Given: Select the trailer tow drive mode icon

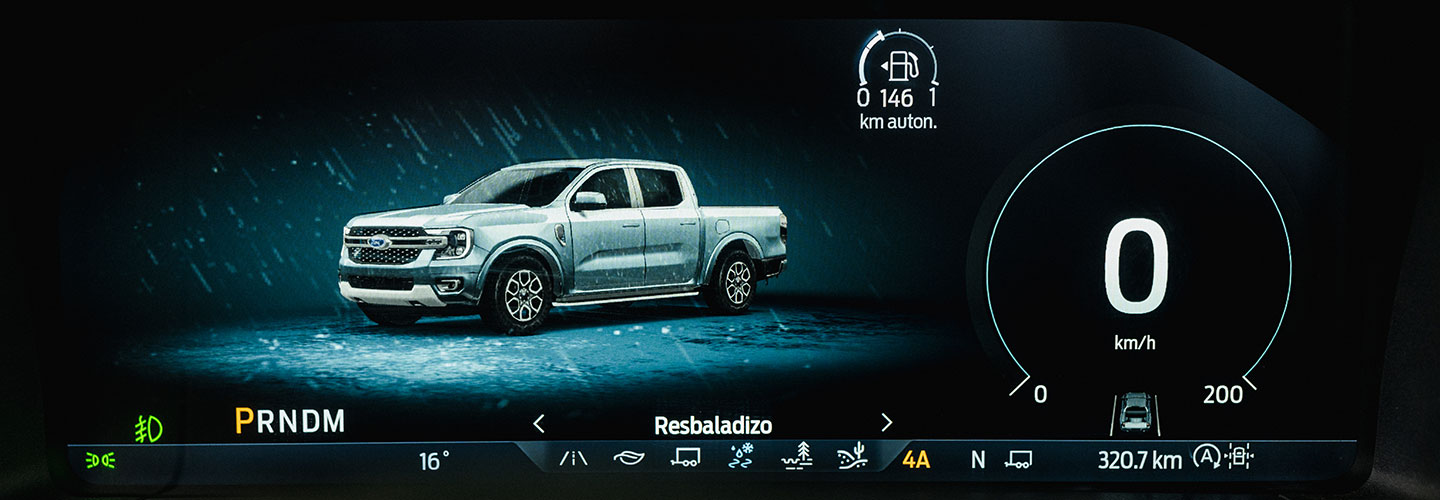Looking at the screenshot, I should (685, 458).
